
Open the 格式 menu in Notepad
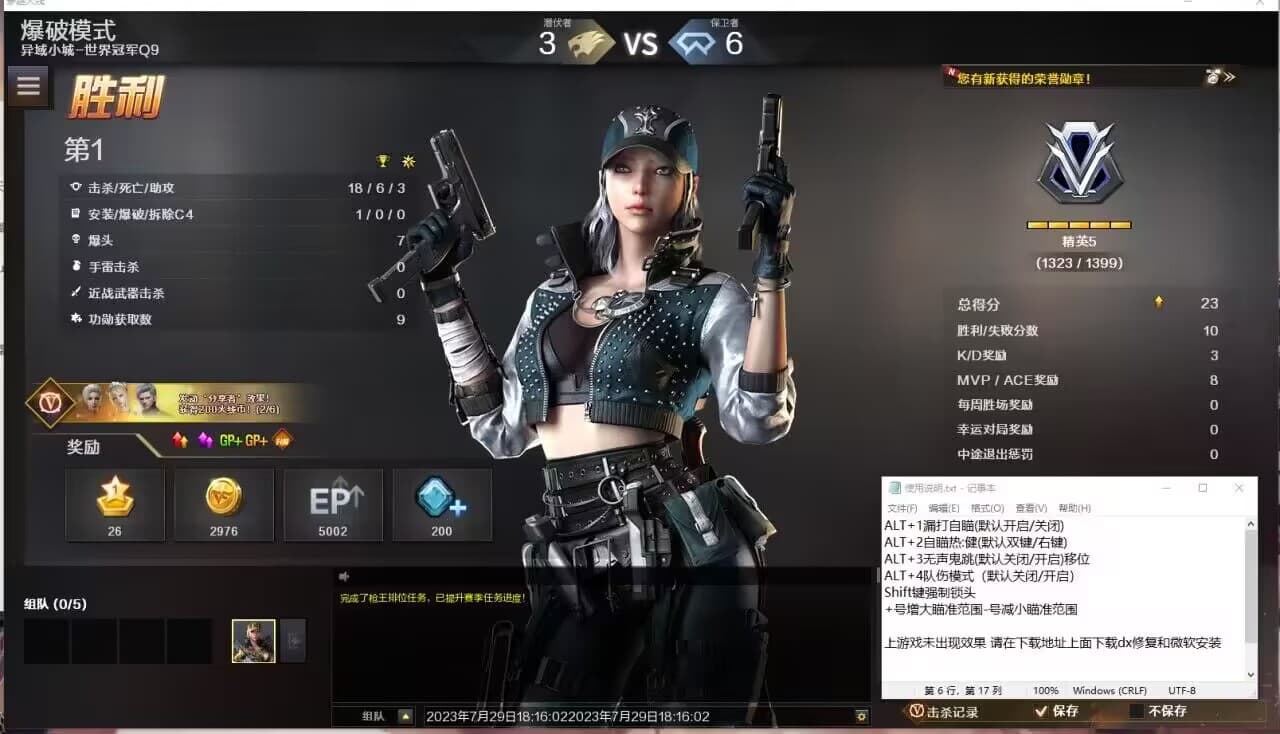[x=989, y=508]
